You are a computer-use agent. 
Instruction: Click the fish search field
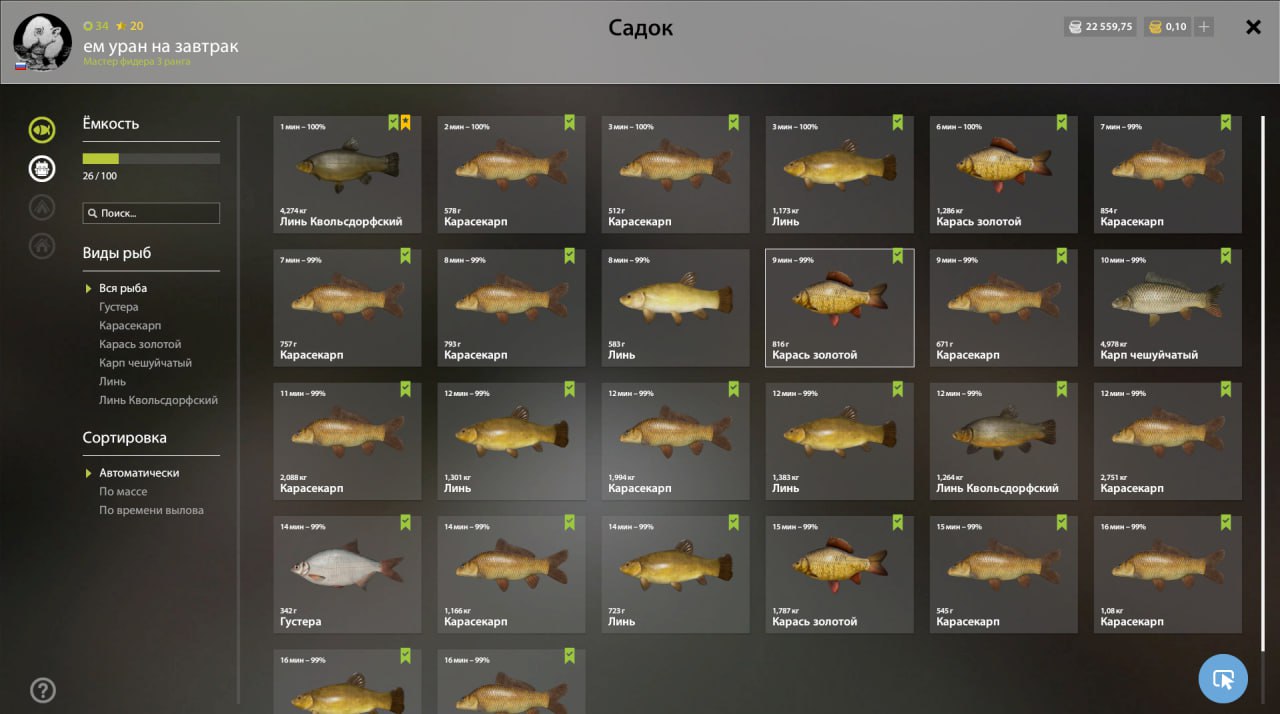click(x=152, y=213)
